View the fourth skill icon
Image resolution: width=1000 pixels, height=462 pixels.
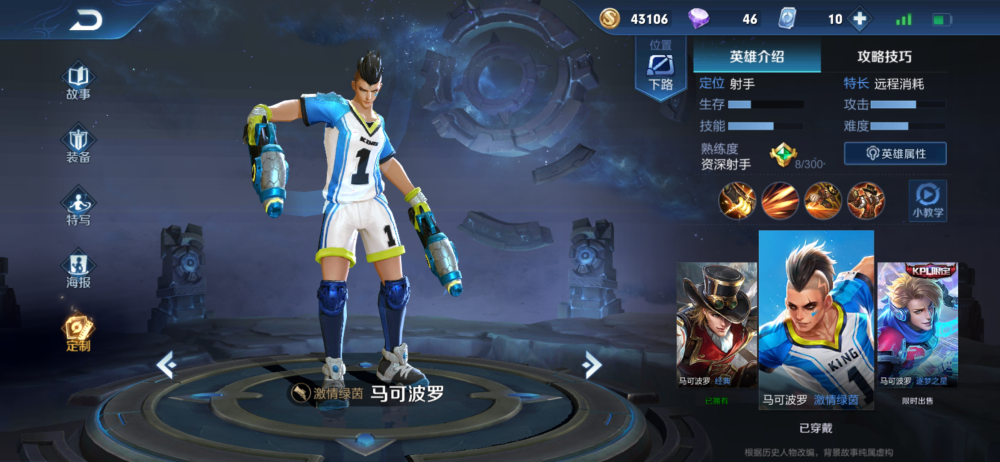(866, 200)
